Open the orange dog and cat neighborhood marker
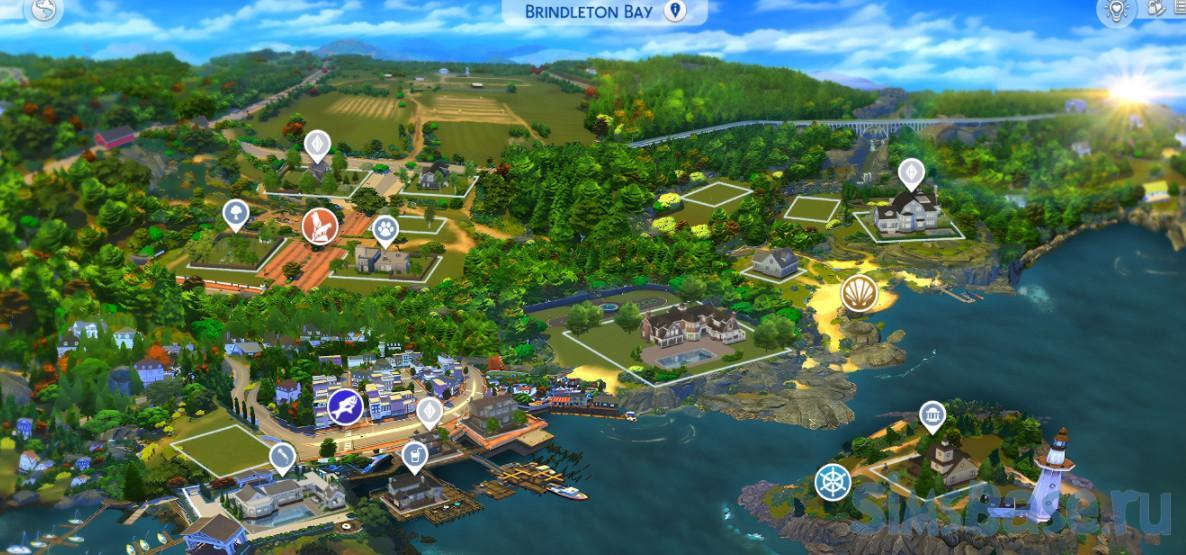1186x555 pixels. coord(319,226)
